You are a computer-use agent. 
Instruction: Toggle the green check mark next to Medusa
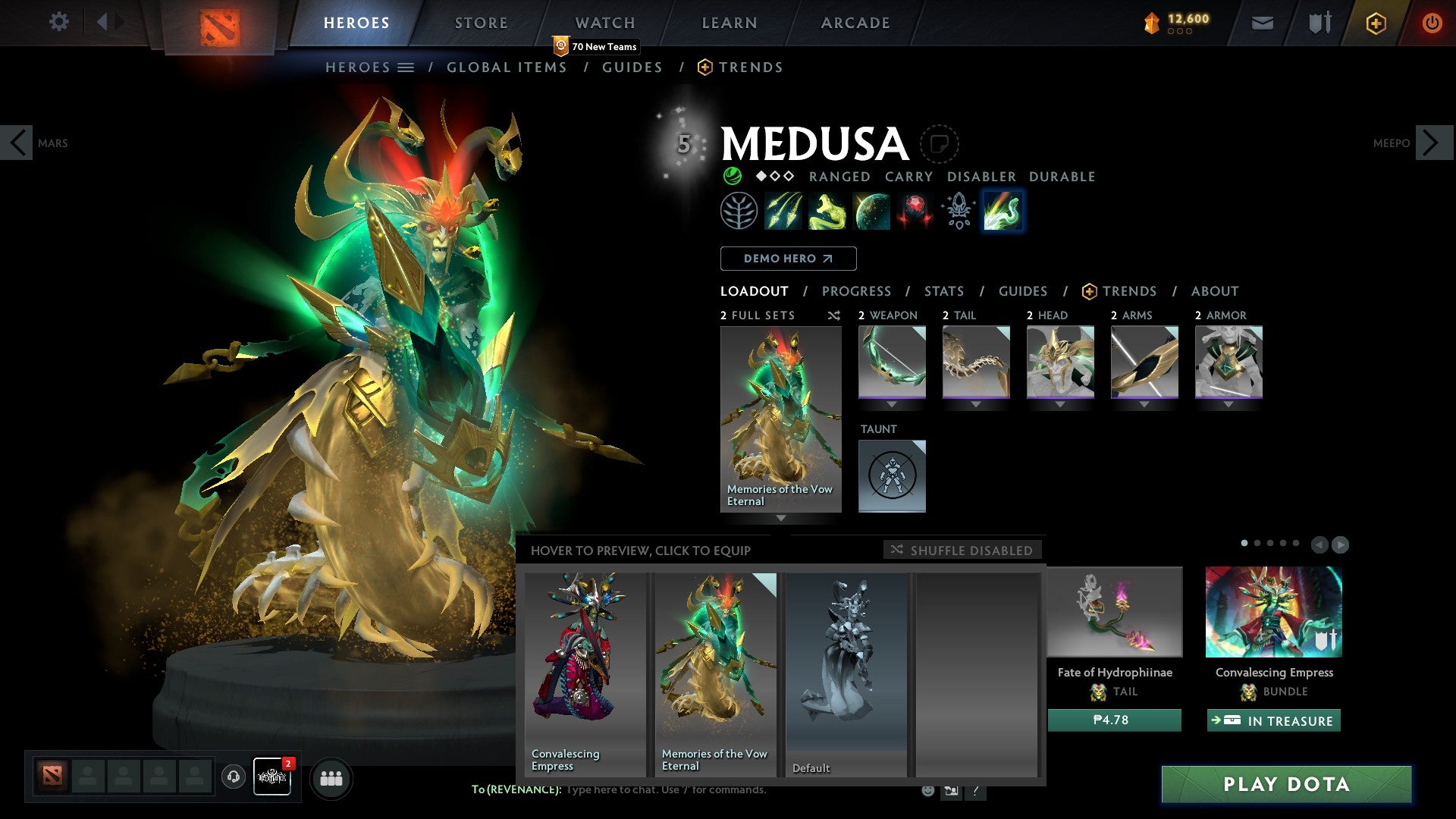731,177
